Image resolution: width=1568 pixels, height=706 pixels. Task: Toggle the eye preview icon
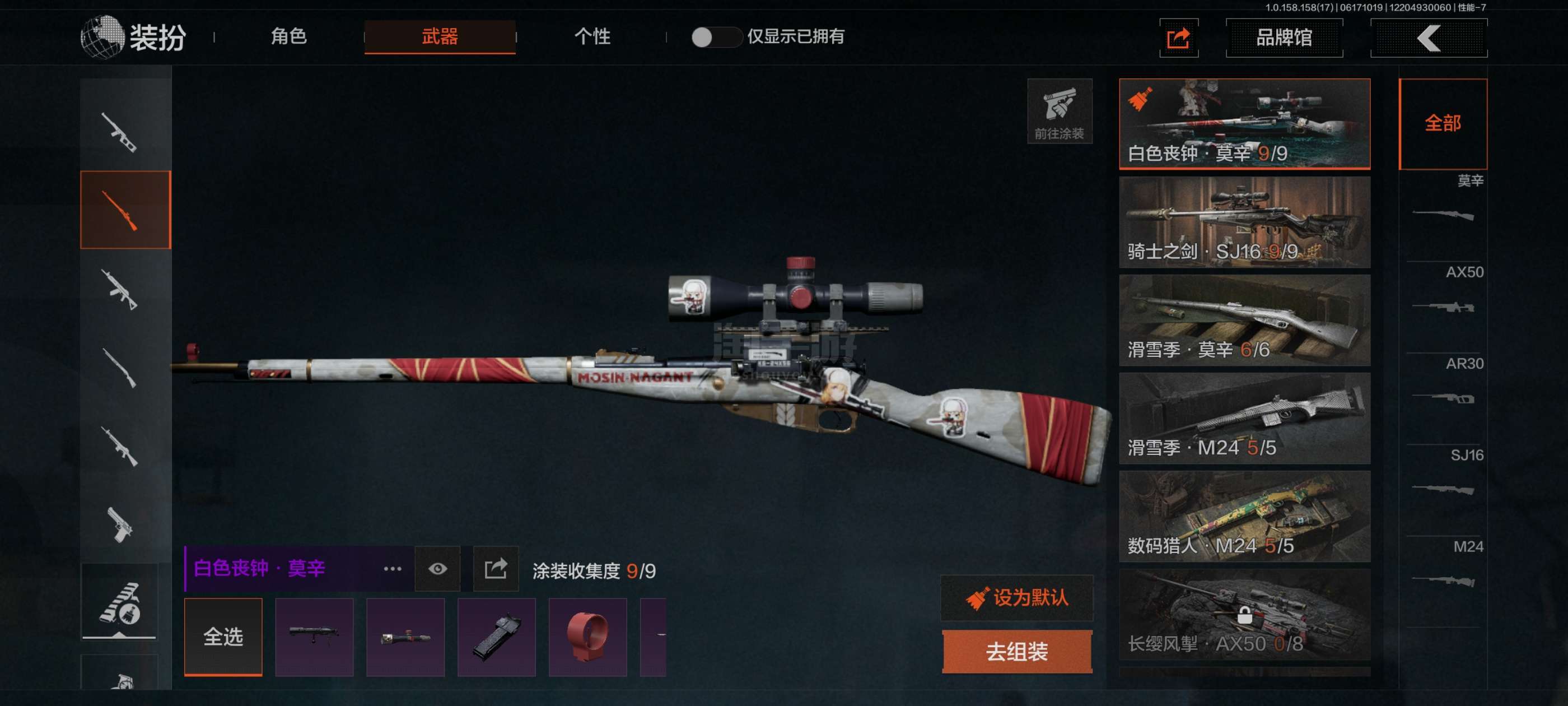tap(437, 569)
